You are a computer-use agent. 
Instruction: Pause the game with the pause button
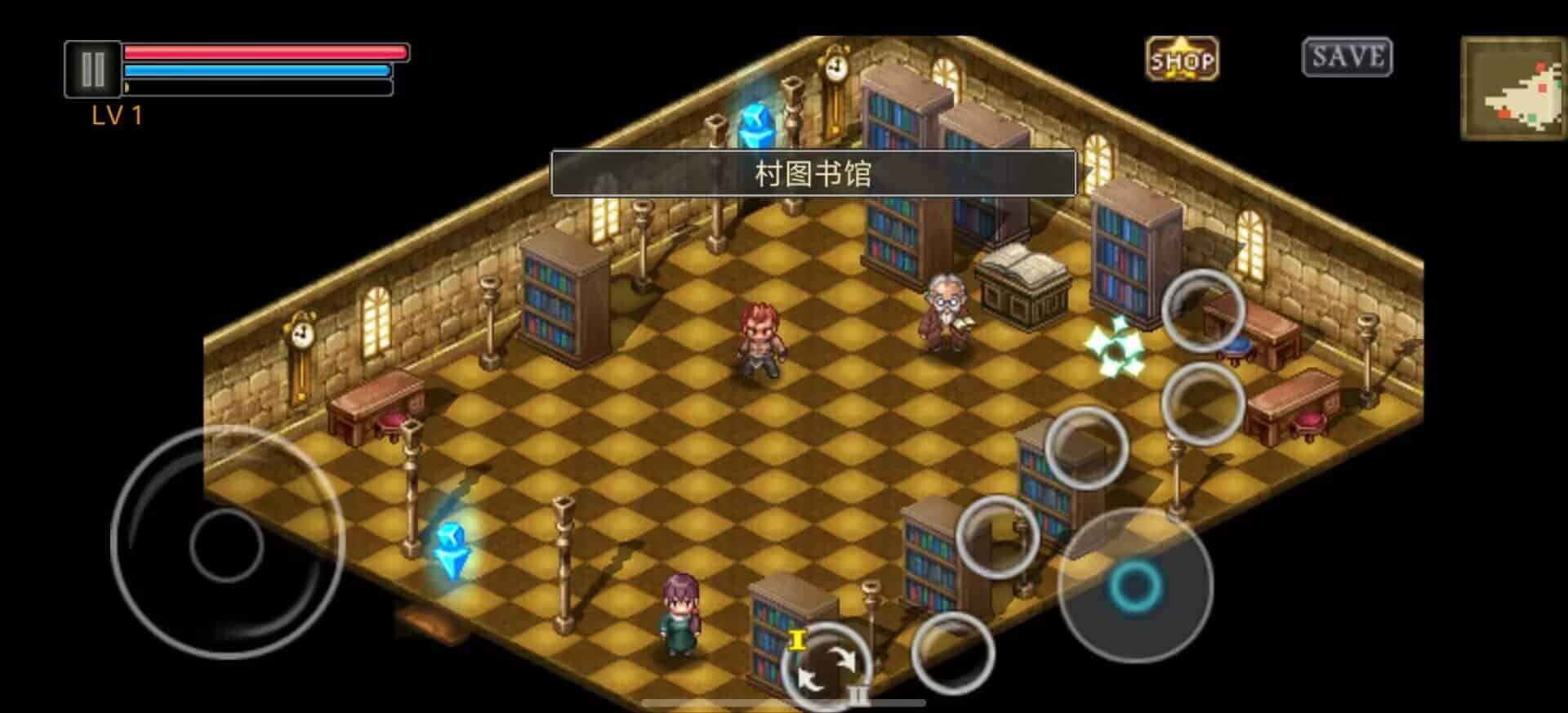92,69
